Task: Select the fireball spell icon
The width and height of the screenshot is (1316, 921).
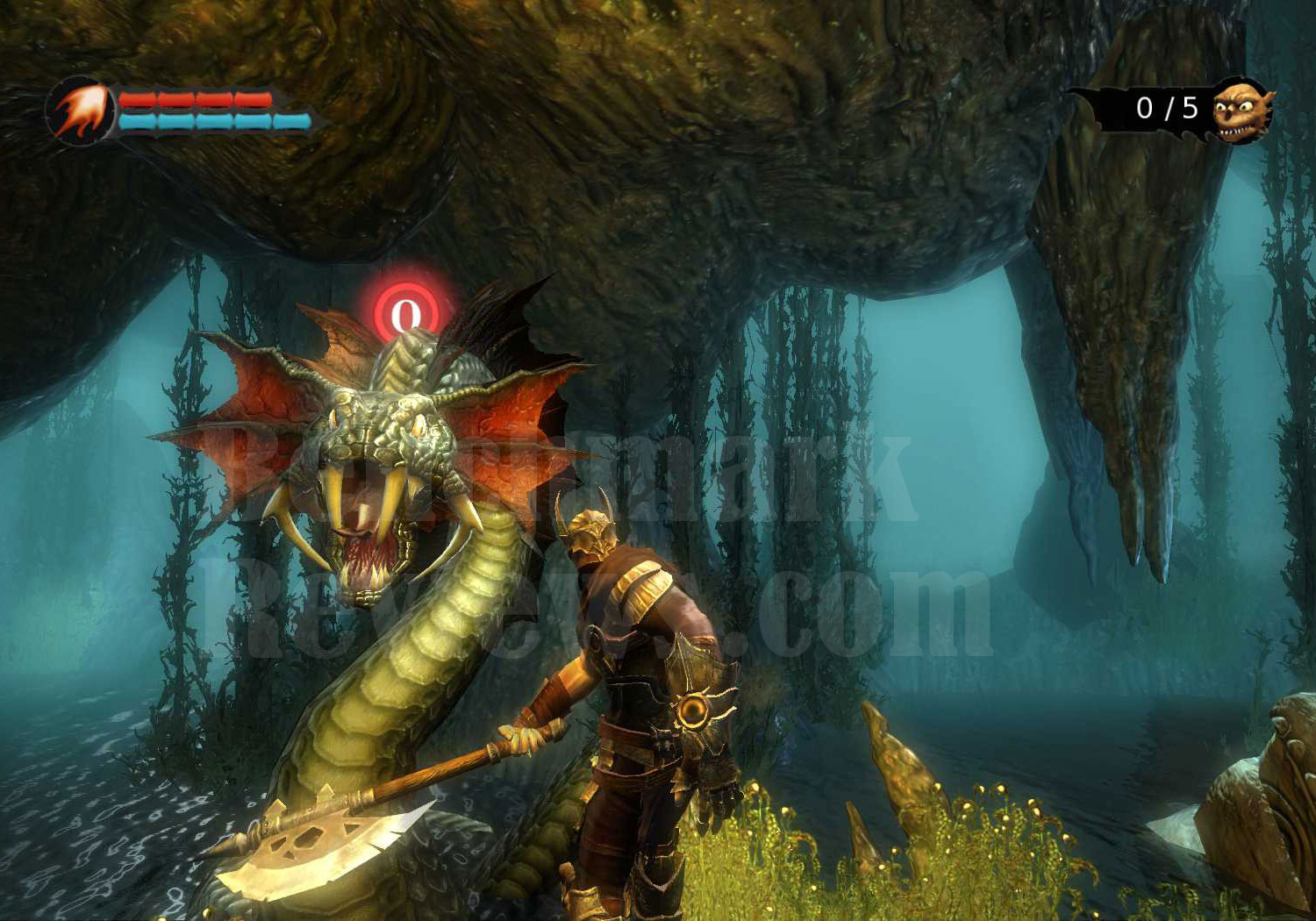Action: pos(81,111)
